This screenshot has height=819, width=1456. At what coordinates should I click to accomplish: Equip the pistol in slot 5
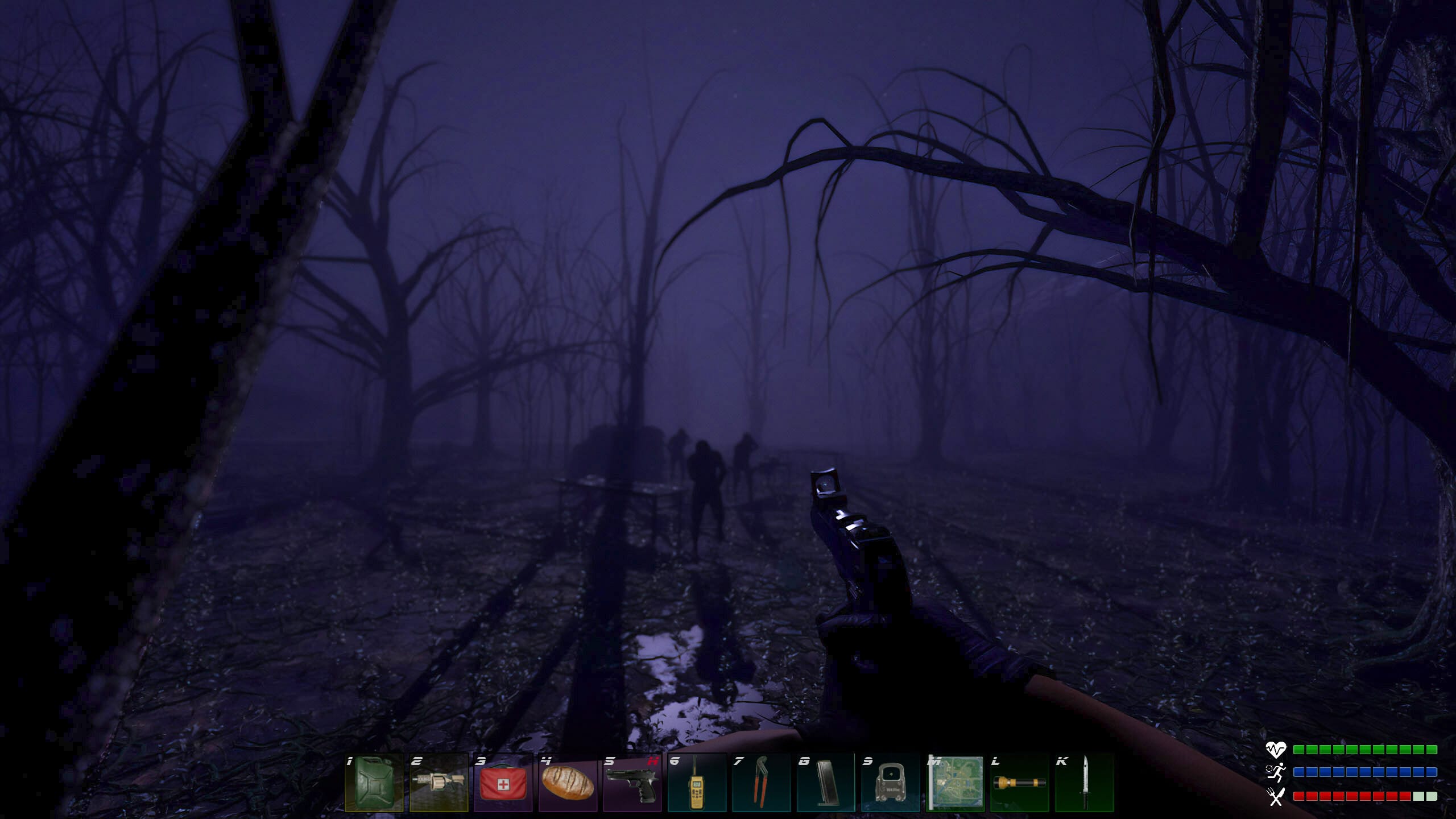(x=633, y=792)
